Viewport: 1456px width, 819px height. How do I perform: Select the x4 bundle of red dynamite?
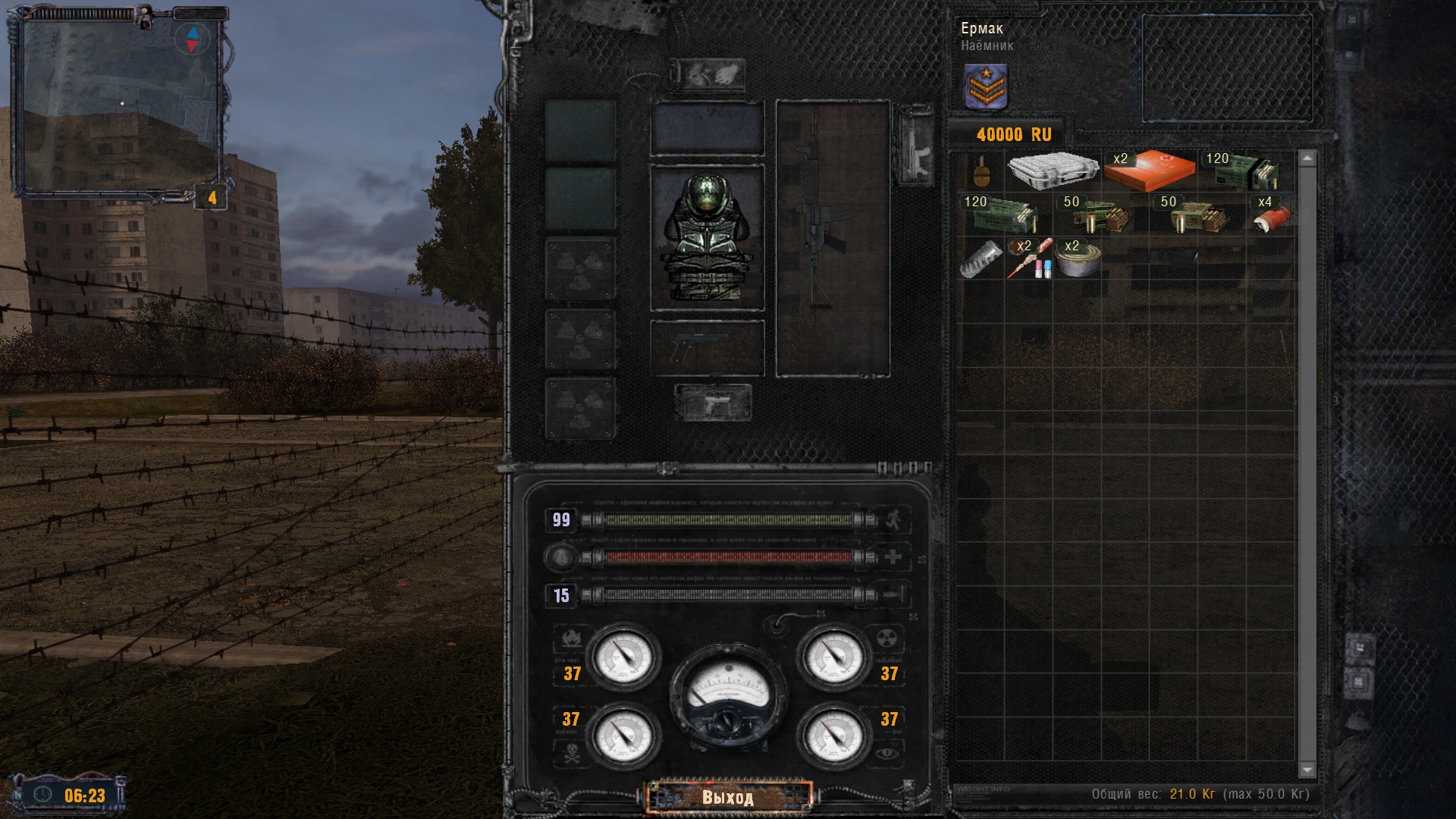pos(1272,221)
